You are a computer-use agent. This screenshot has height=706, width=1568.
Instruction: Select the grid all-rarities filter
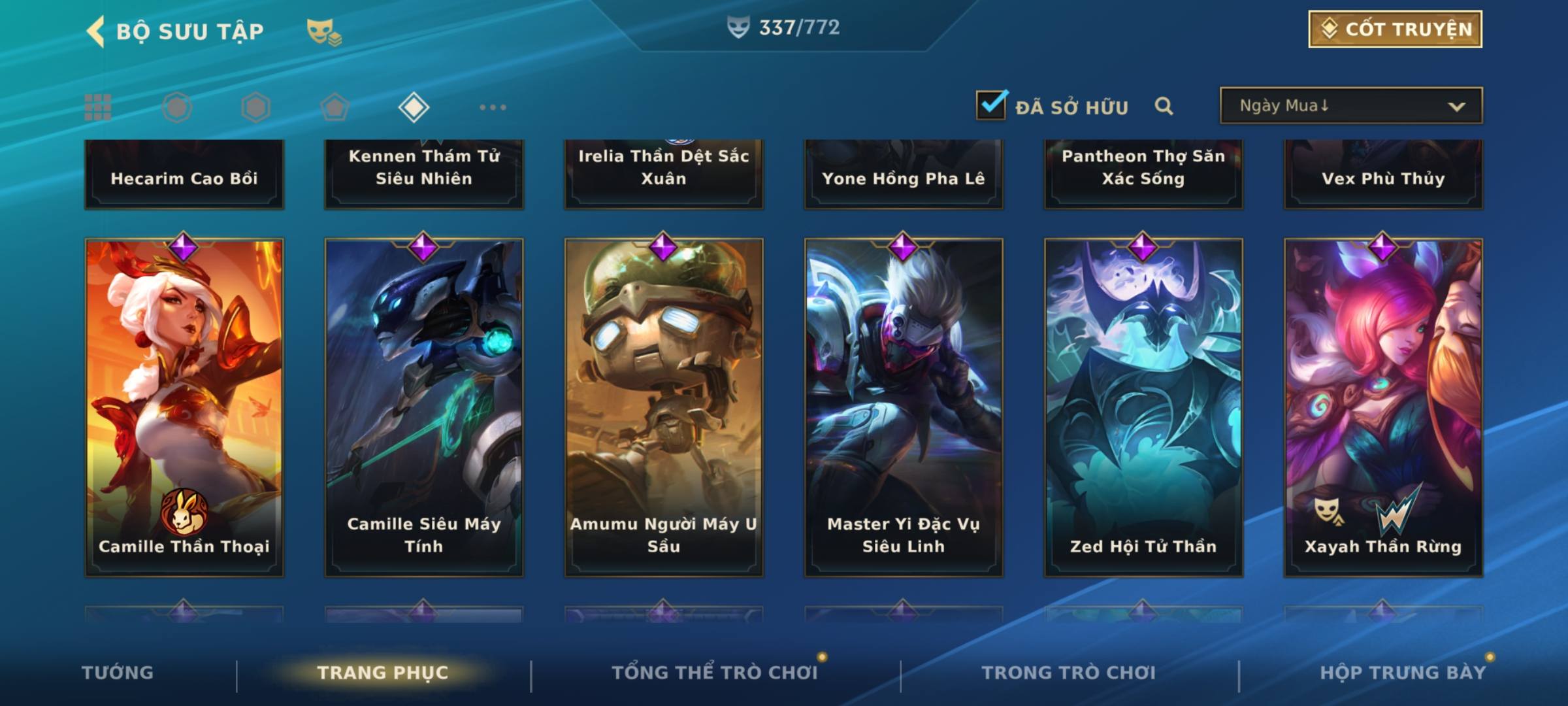click(x=98, y=107)
